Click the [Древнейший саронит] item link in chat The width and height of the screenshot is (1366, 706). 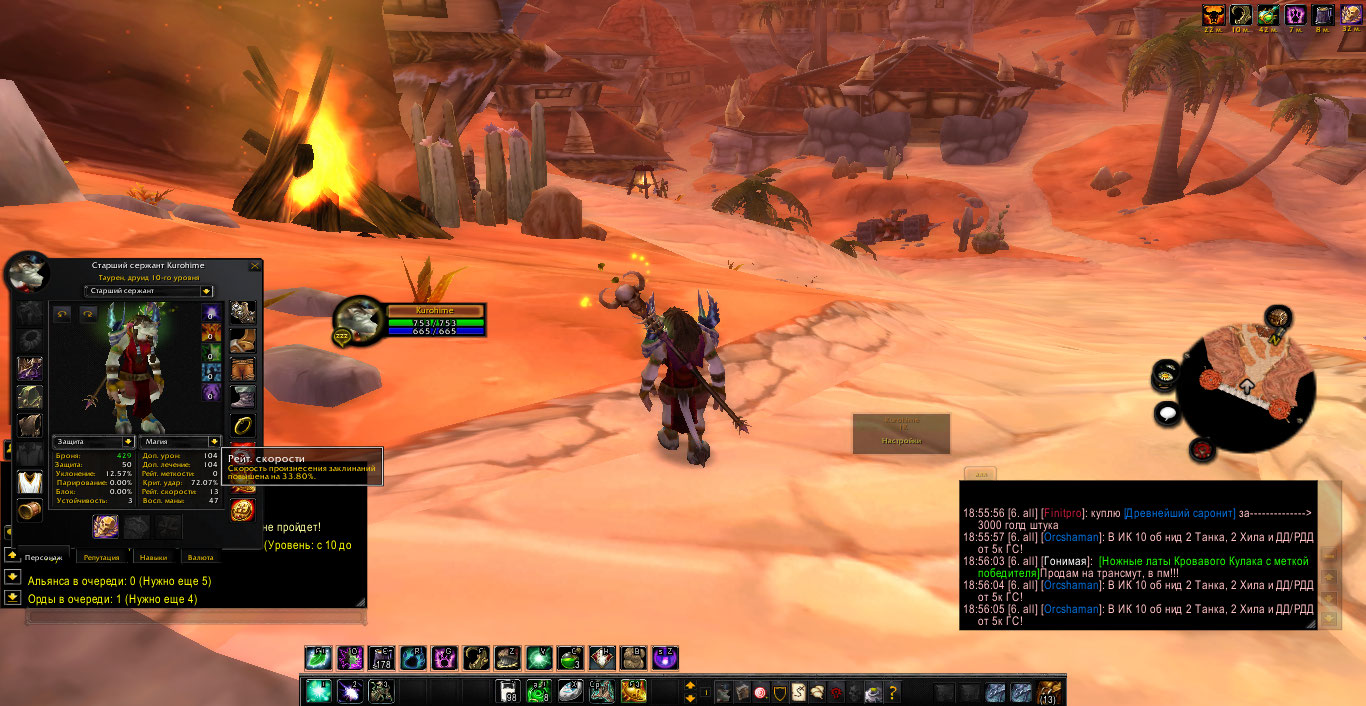pos(1180,512)
